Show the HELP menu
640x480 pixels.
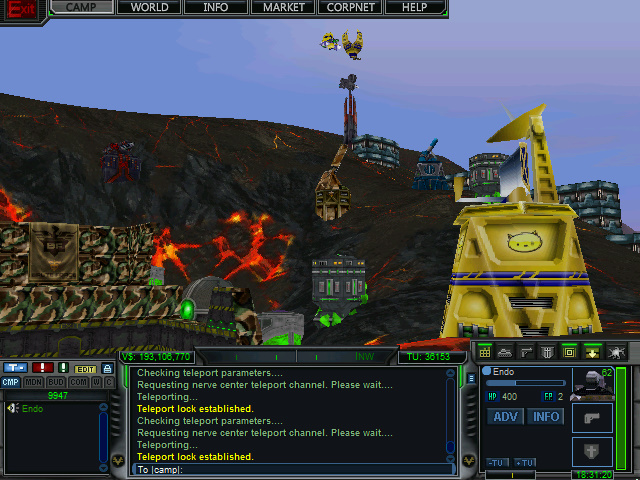click(x=414, y=7)
